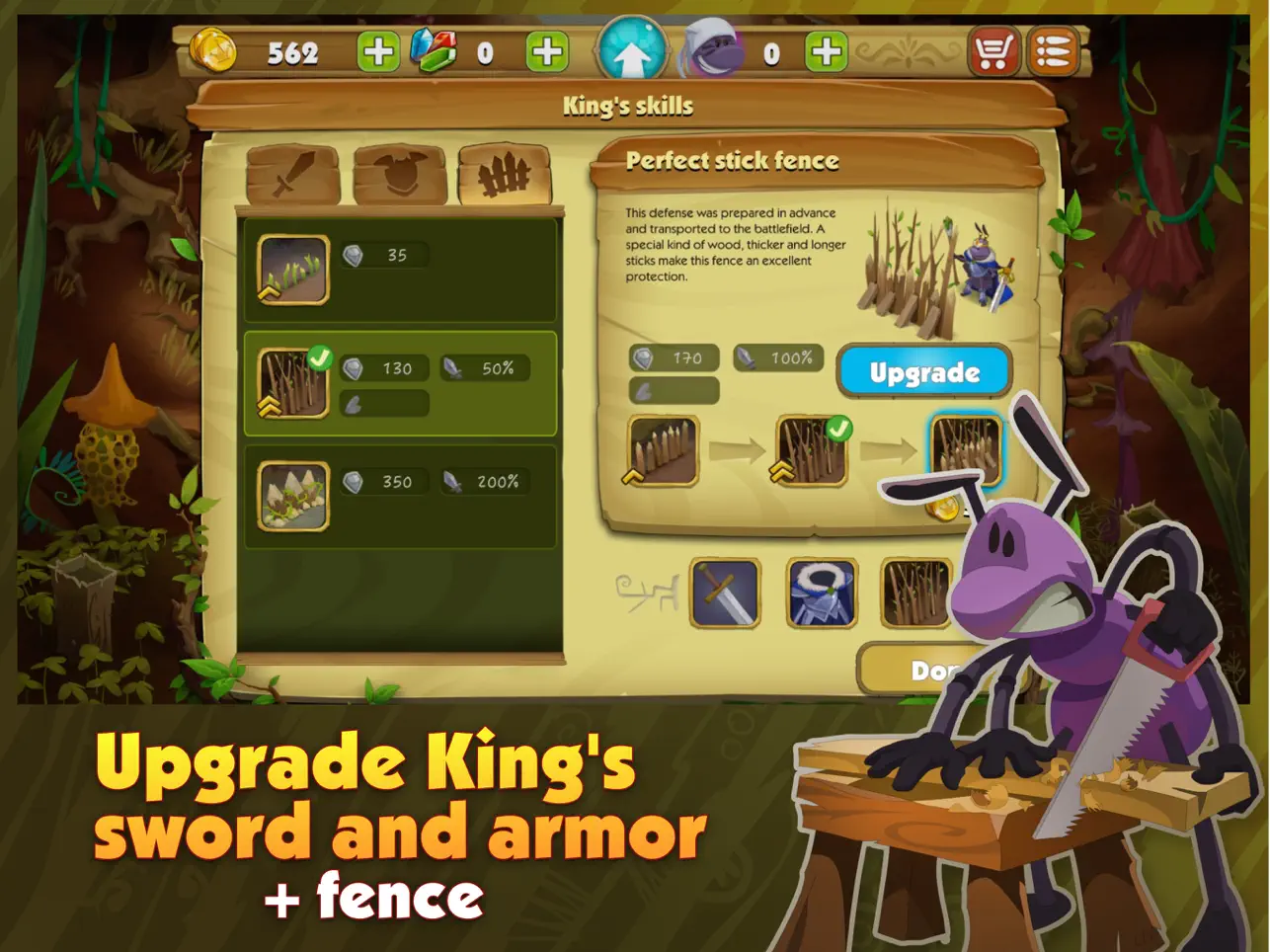Select the fence skill icon next to the armor icon
Viewport: 1270px width, 952px height.
pos(916,594)
